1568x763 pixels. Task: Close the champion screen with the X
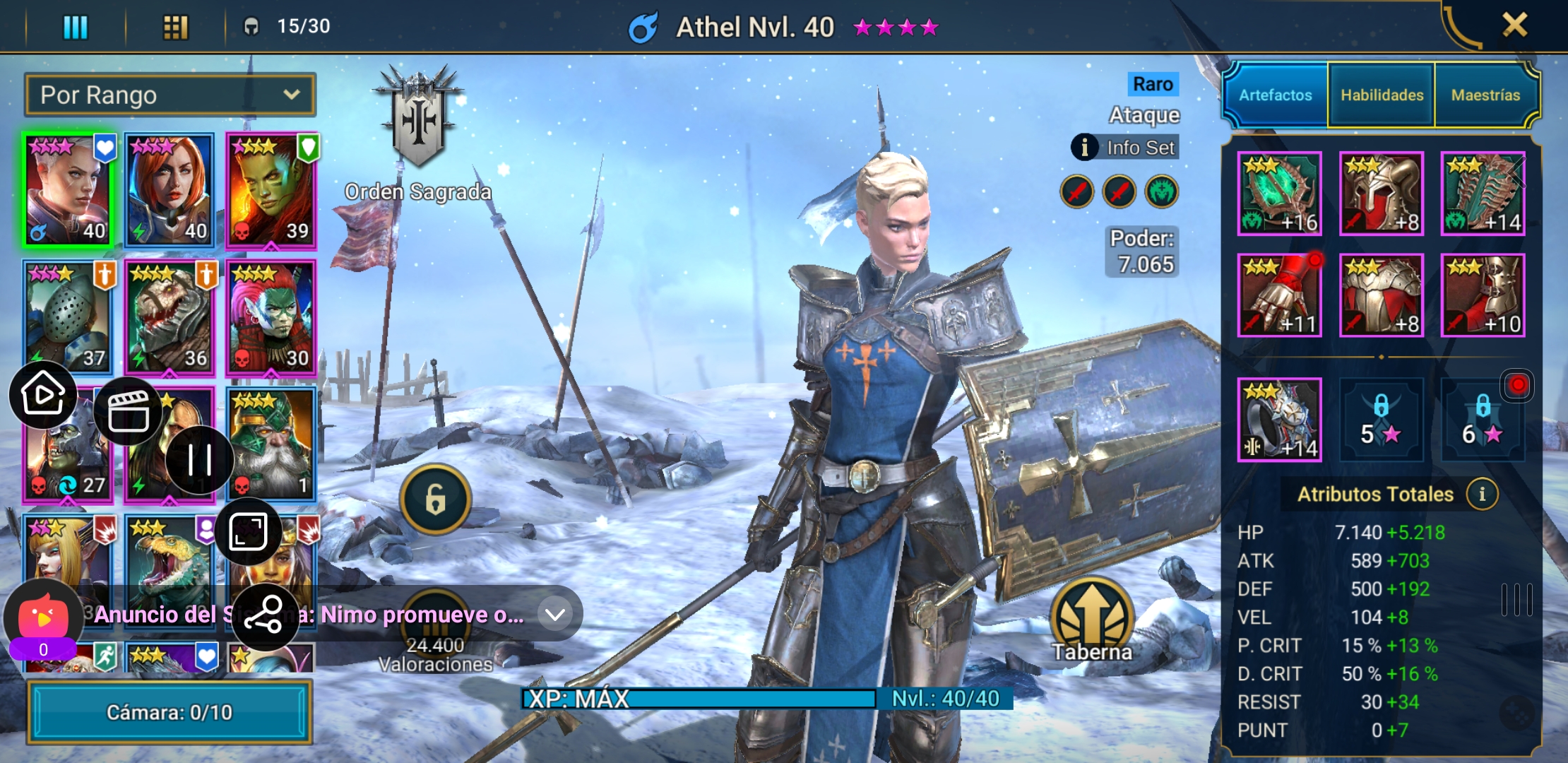pyautogui.click(x=1514, y=26)
